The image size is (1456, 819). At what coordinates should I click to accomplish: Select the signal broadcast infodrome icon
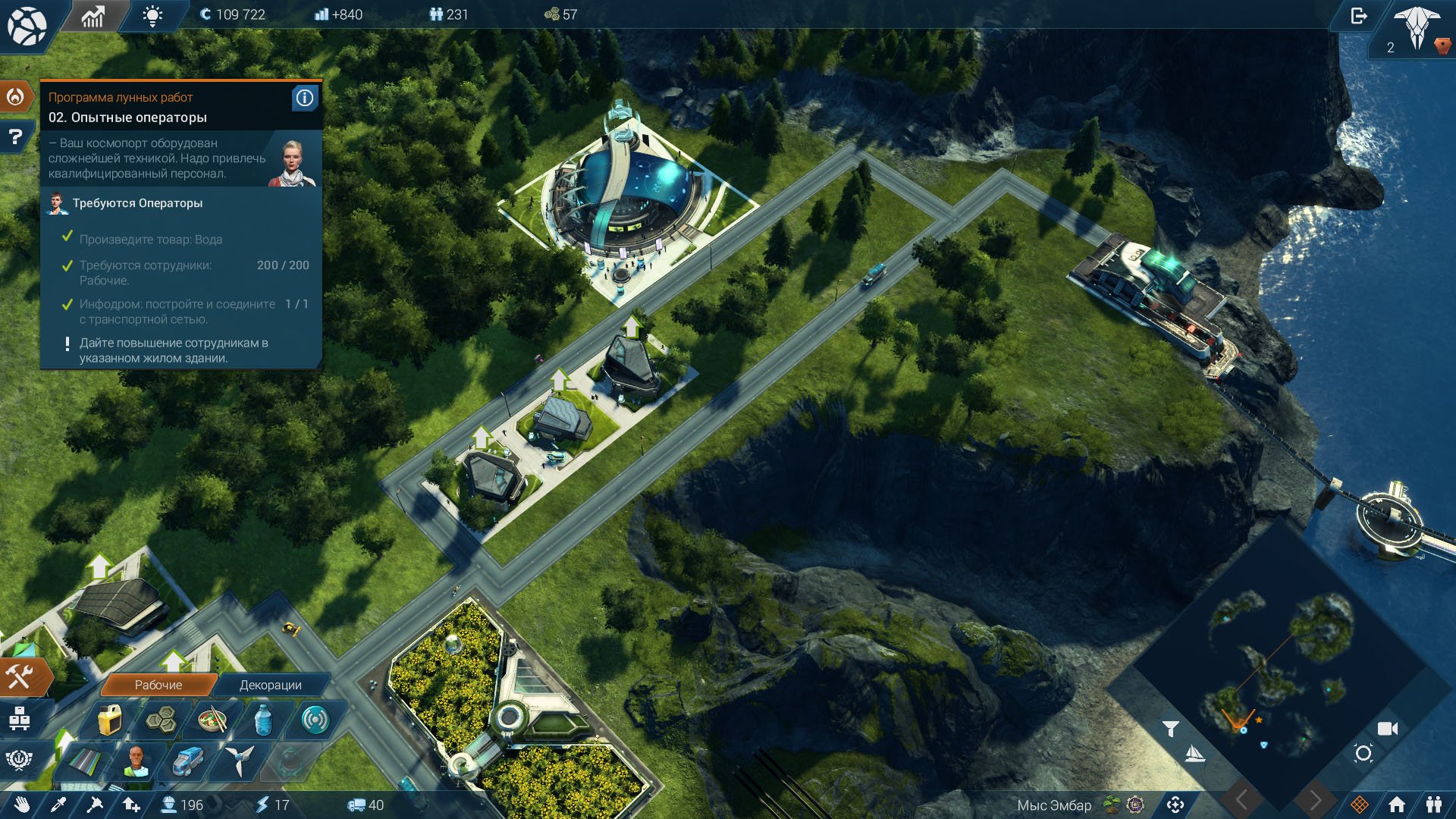(x=315, y=720)
